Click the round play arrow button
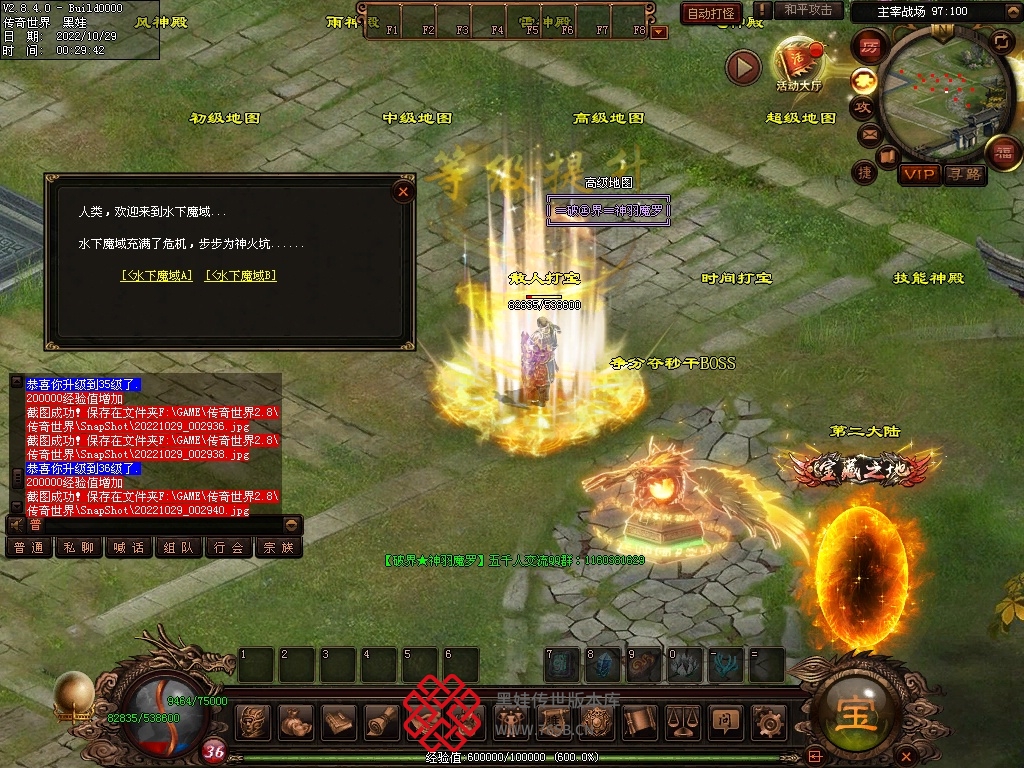Viewport: 1024px width, 768px height. (743, 67)
